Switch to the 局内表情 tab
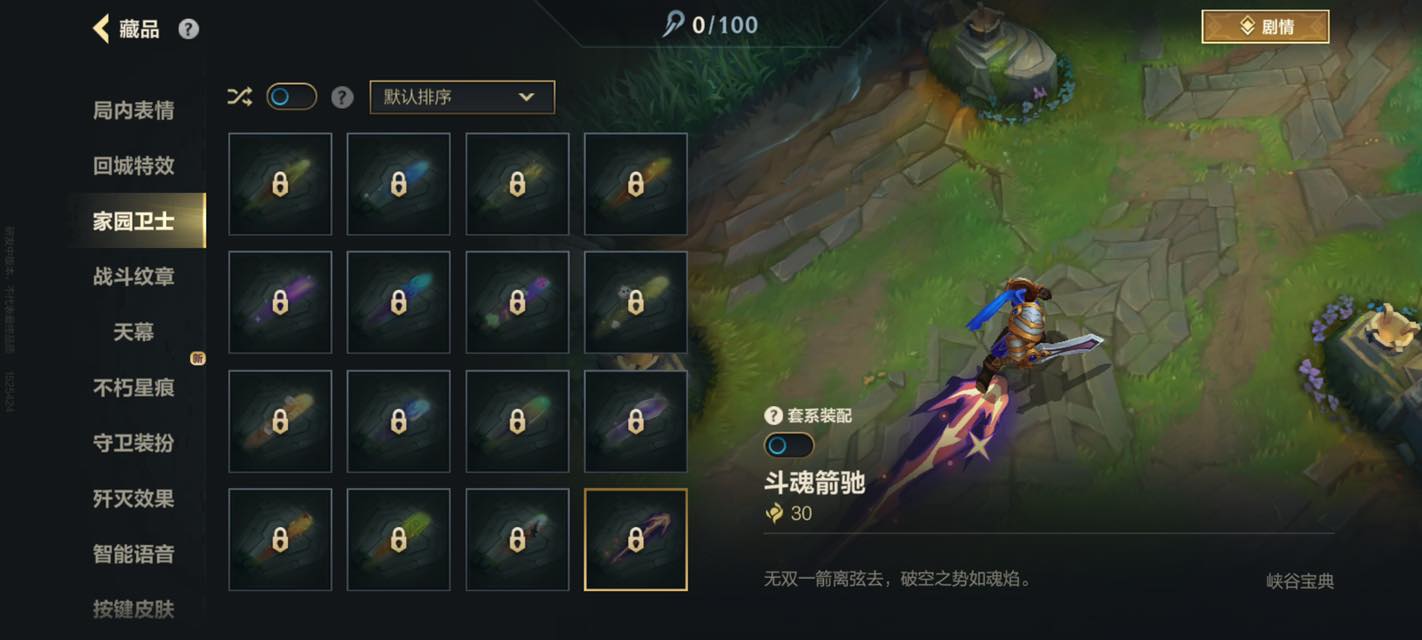 (134, 110)
